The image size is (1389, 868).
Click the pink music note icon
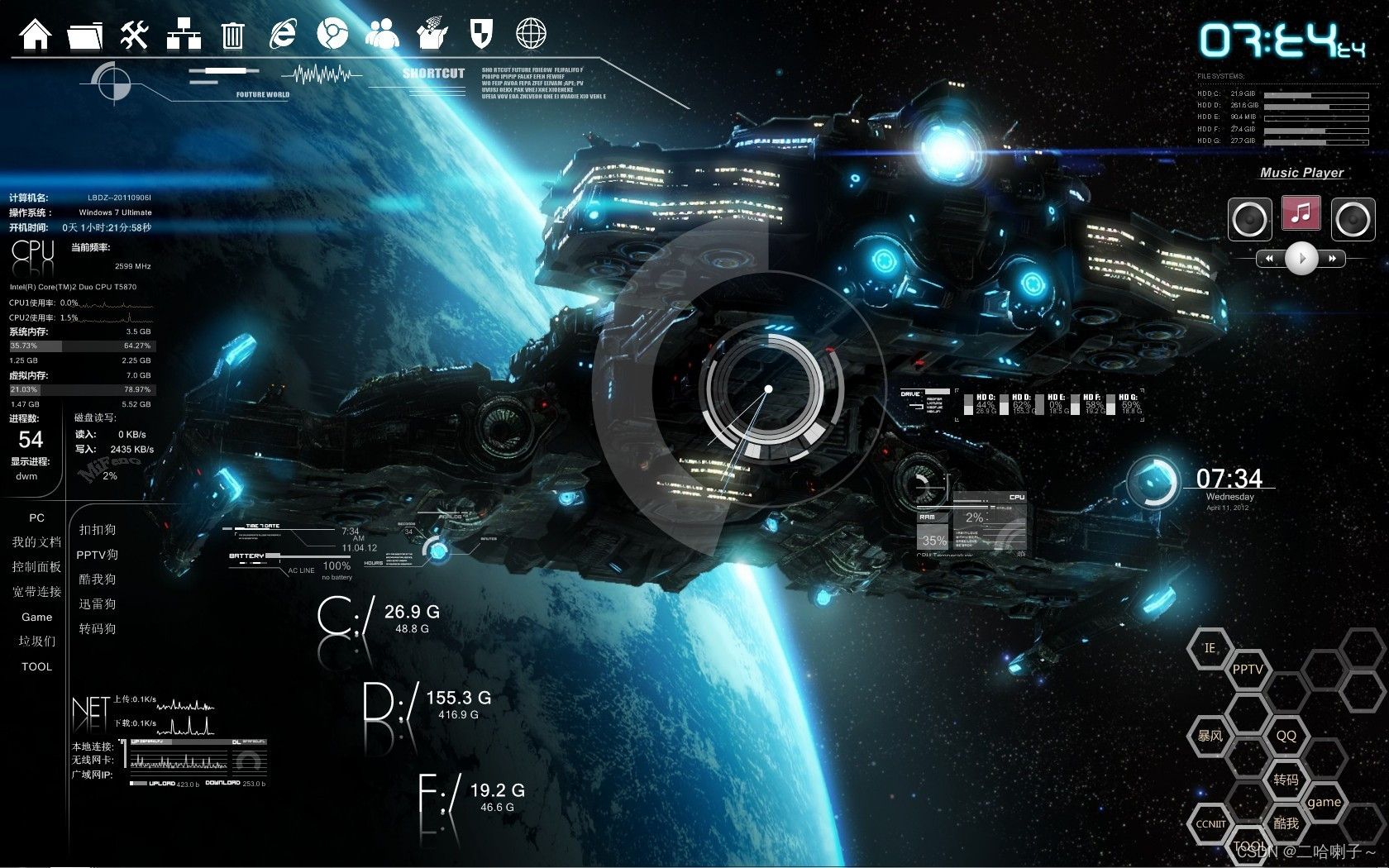point(1301,214)
